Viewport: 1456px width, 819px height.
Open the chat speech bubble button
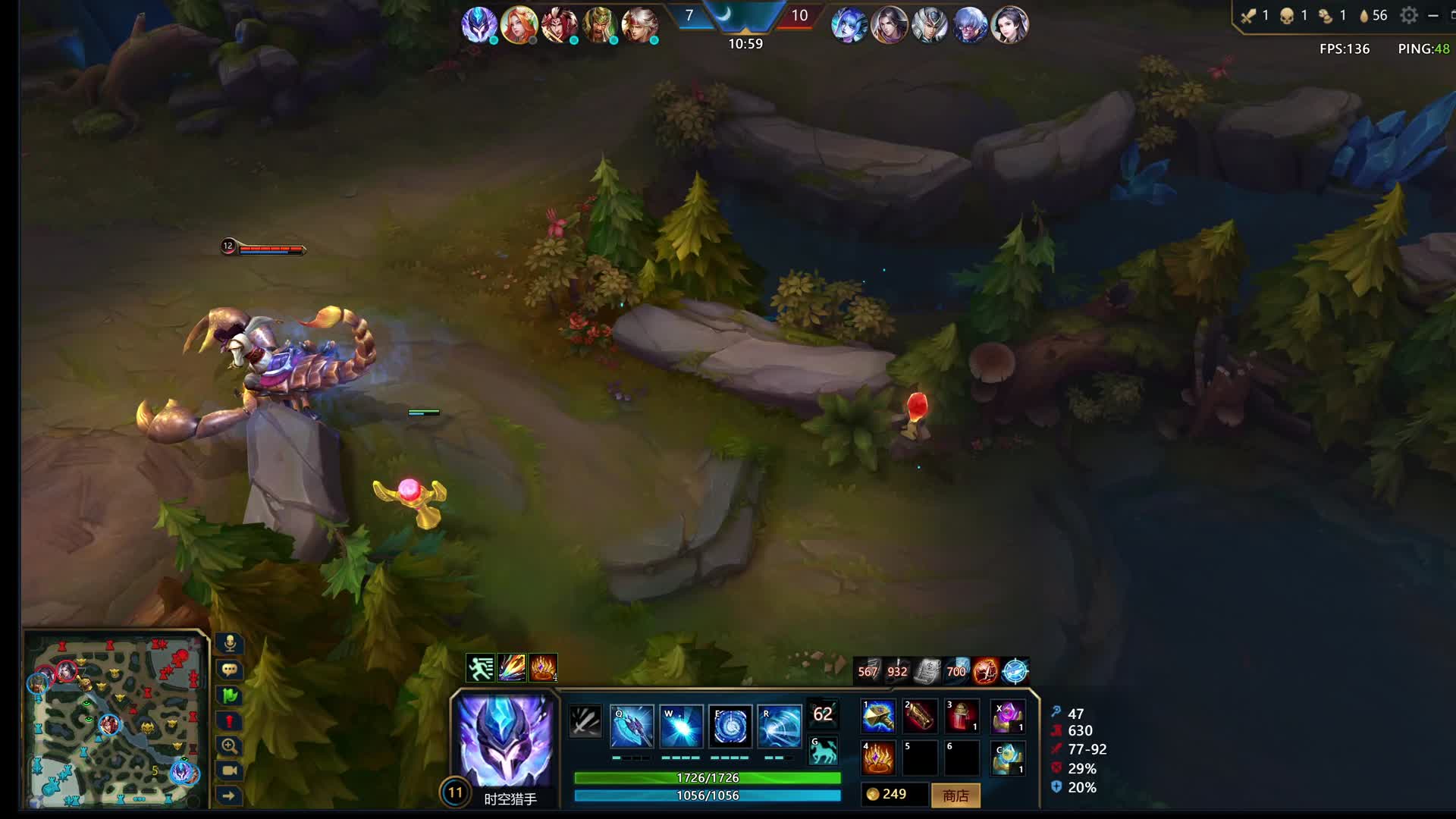click(x=229, y=670)
